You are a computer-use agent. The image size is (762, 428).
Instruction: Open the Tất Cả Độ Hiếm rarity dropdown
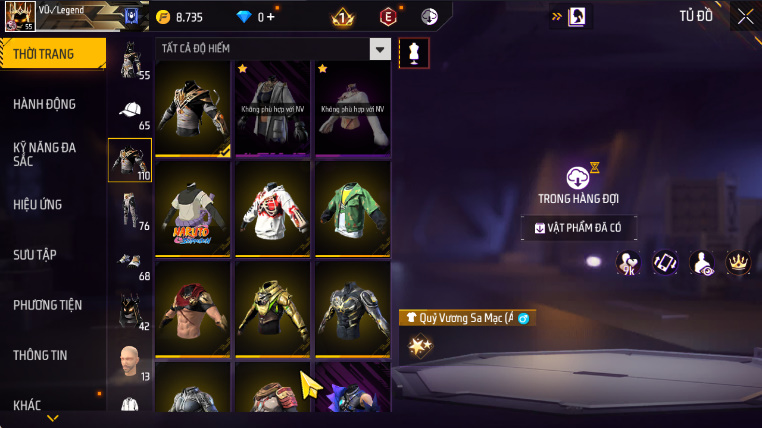(x=379, y=49)
